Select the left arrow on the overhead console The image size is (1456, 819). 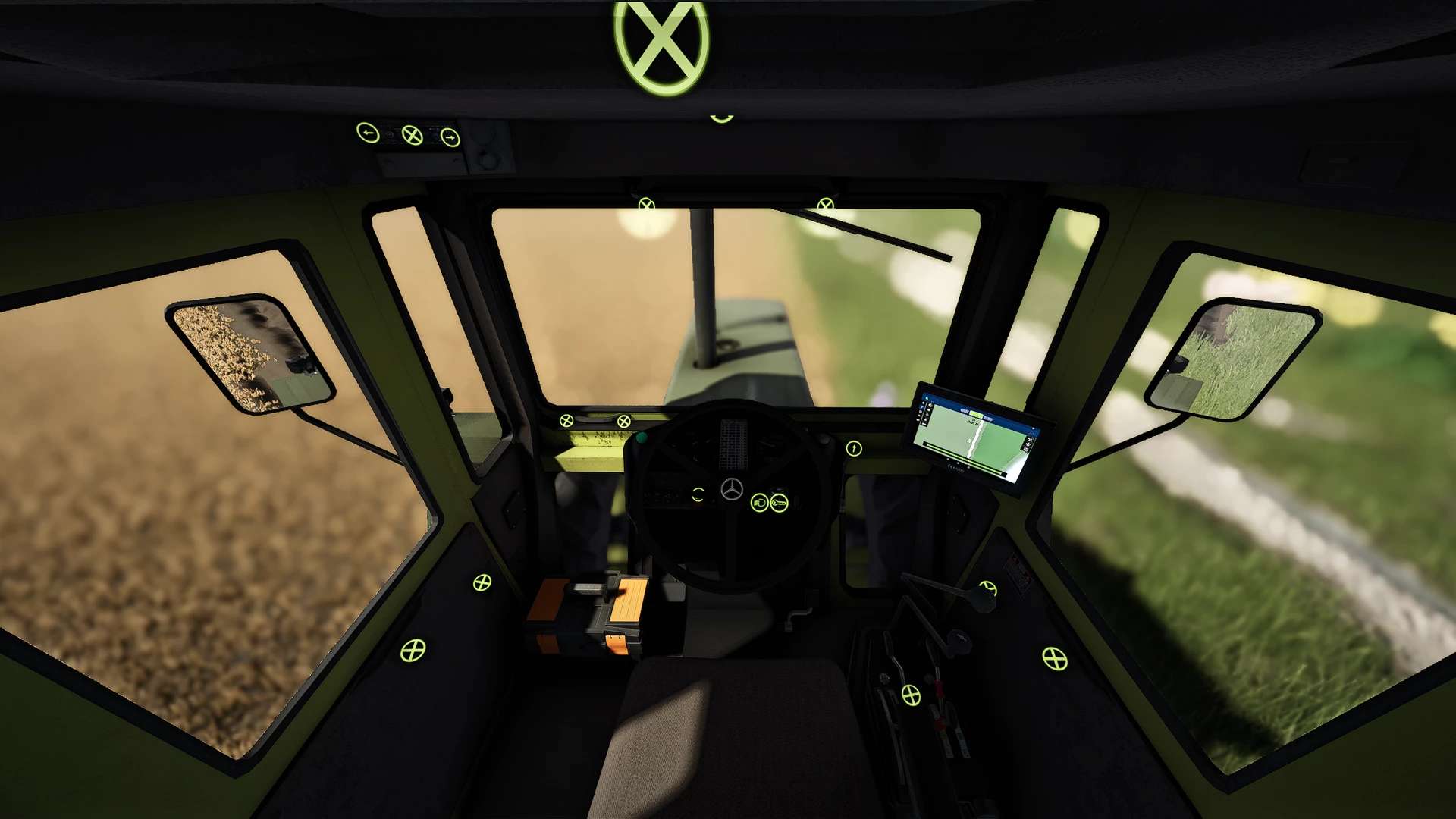[x=368, y=133]
